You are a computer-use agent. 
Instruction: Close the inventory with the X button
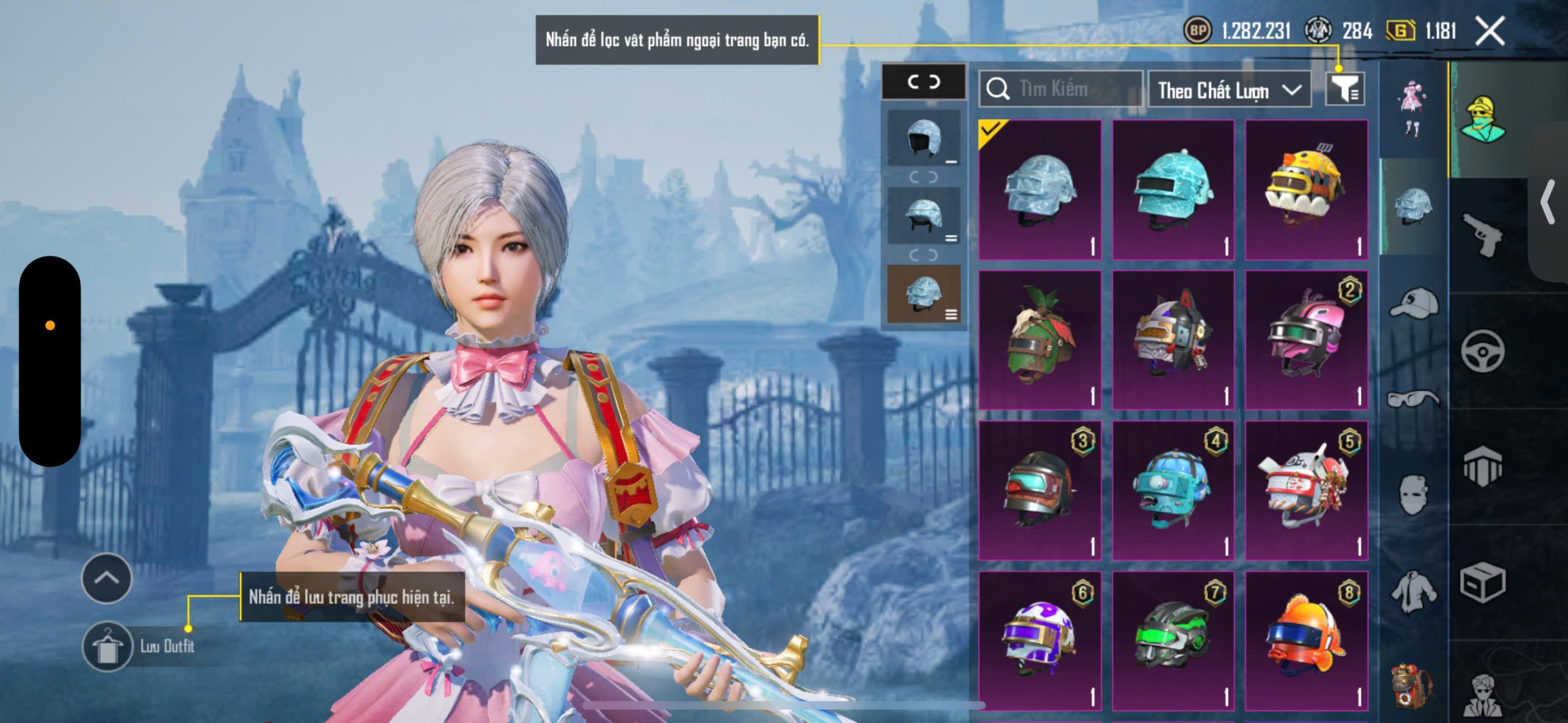(1490, 31)
